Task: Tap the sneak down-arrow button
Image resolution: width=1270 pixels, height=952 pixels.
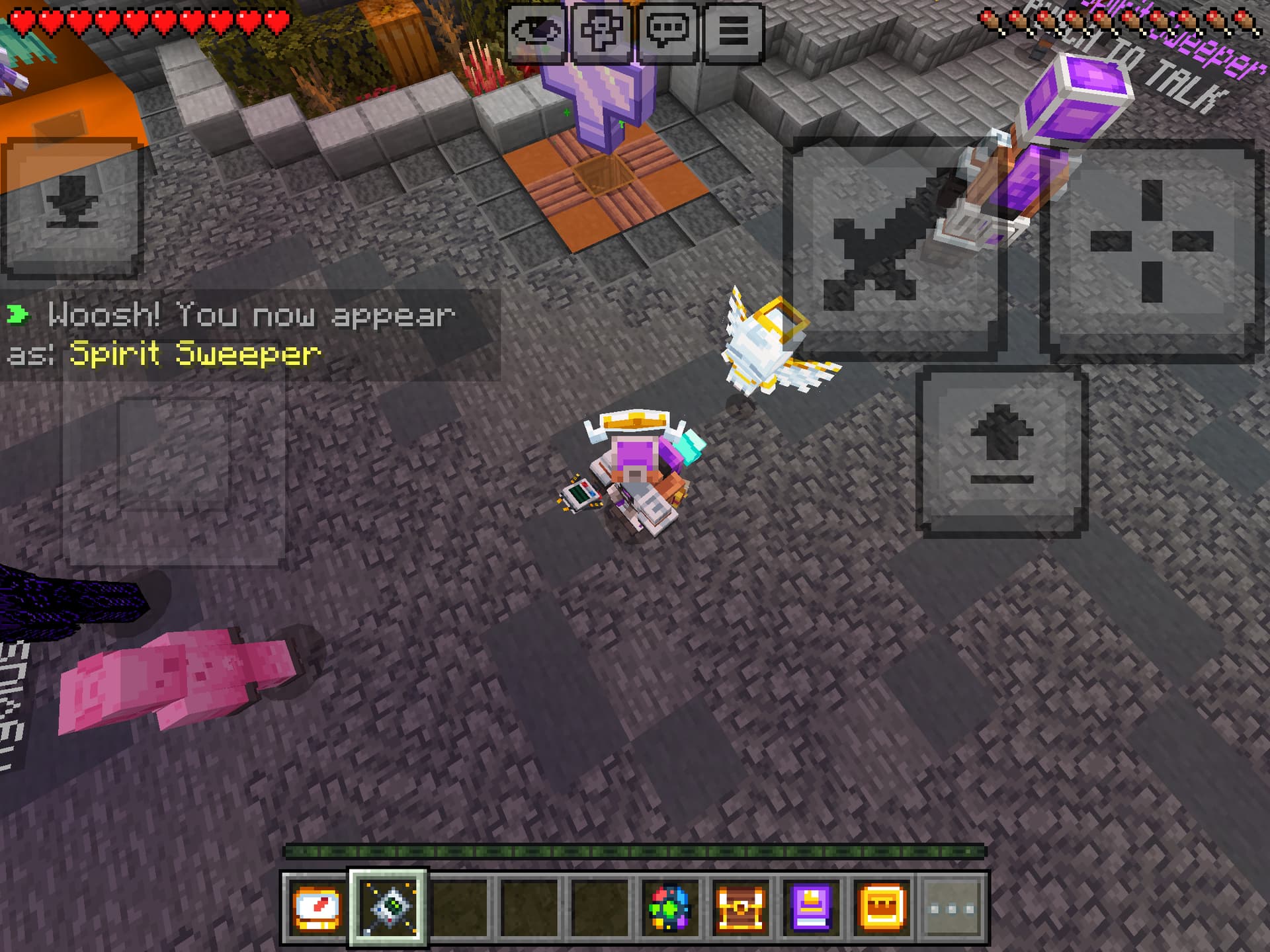Action: point(72,208)
